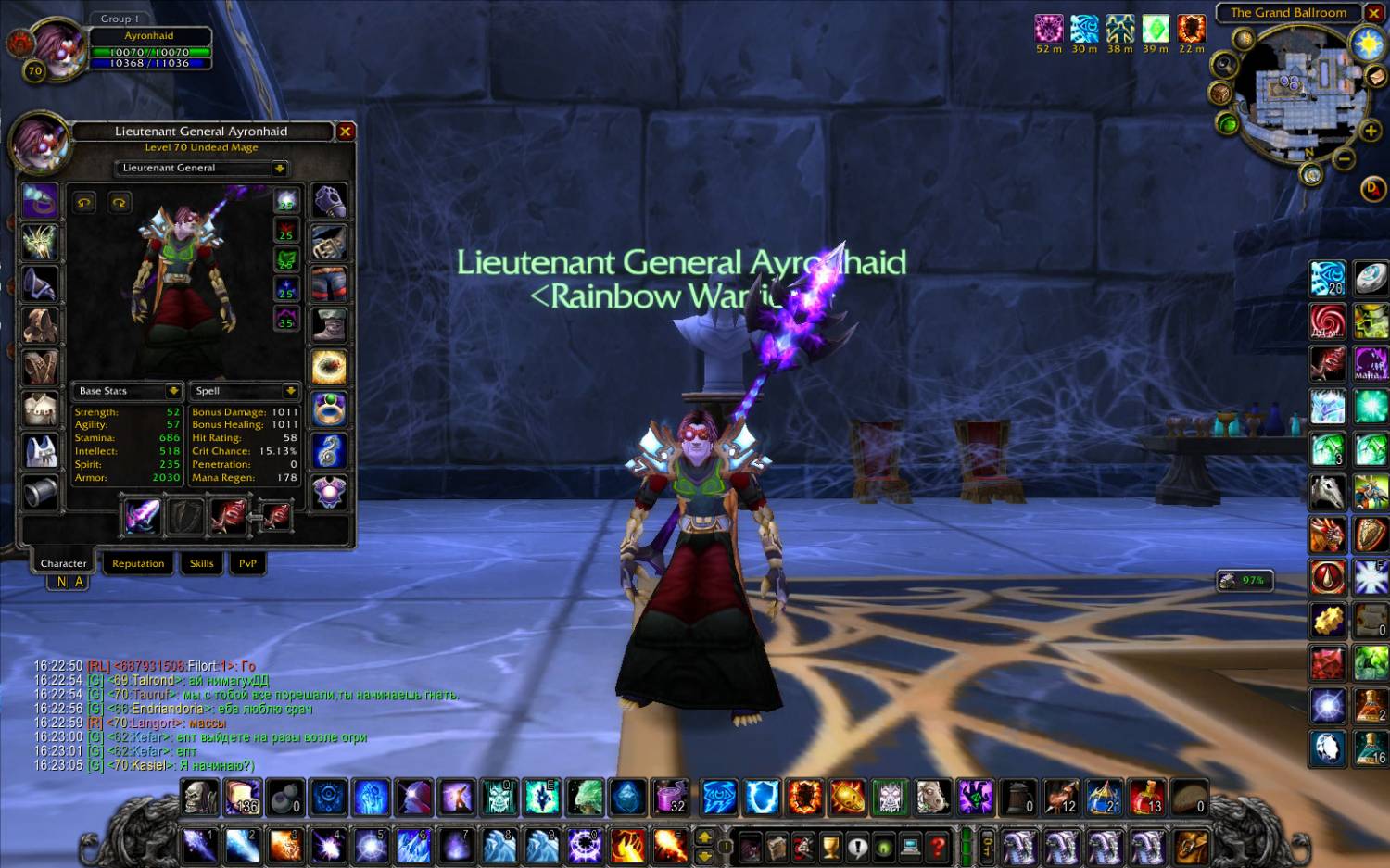
Task: Open the Spell stats dropdown
Action: coord(290,391)
